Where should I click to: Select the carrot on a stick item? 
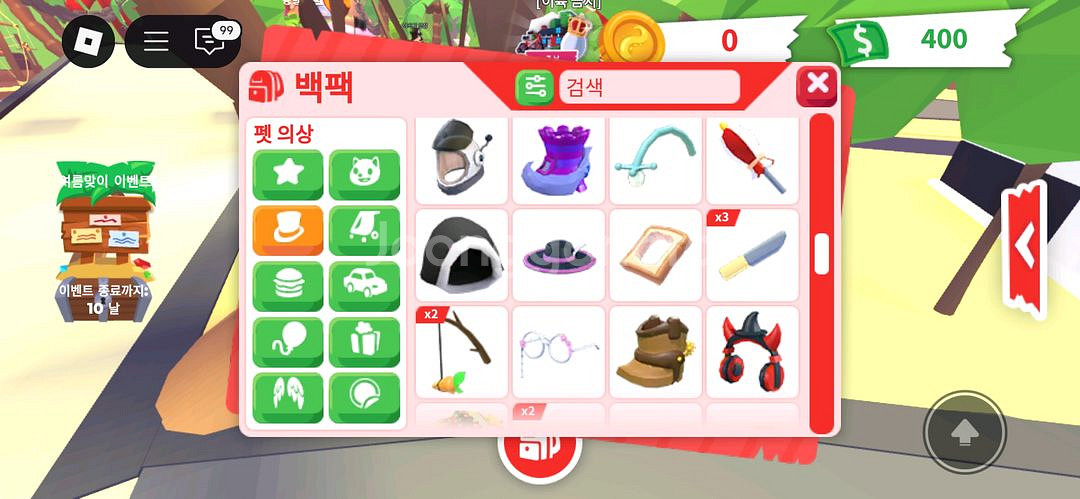(460, 352)
